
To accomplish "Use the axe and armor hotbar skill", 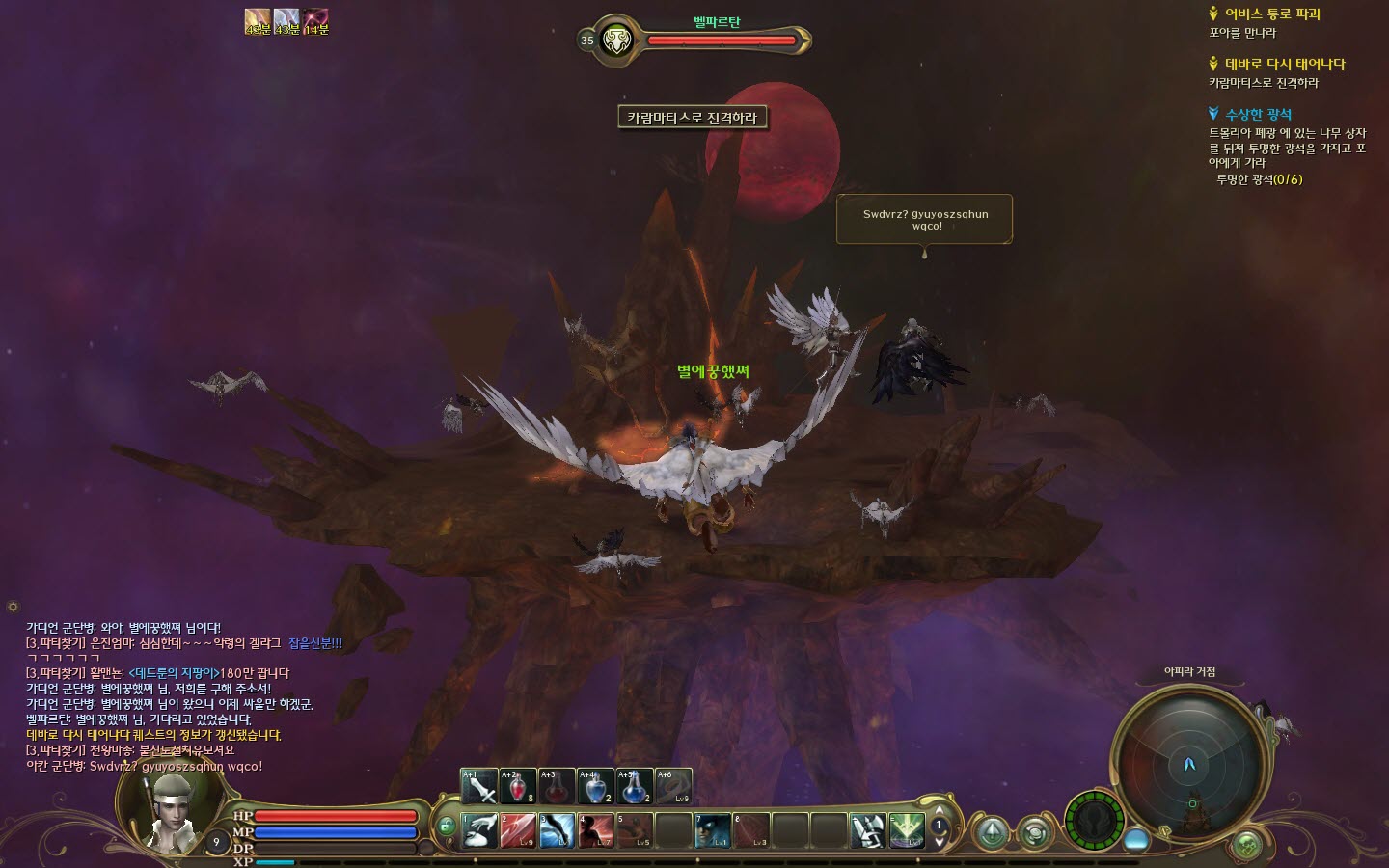I will (867, 830).
